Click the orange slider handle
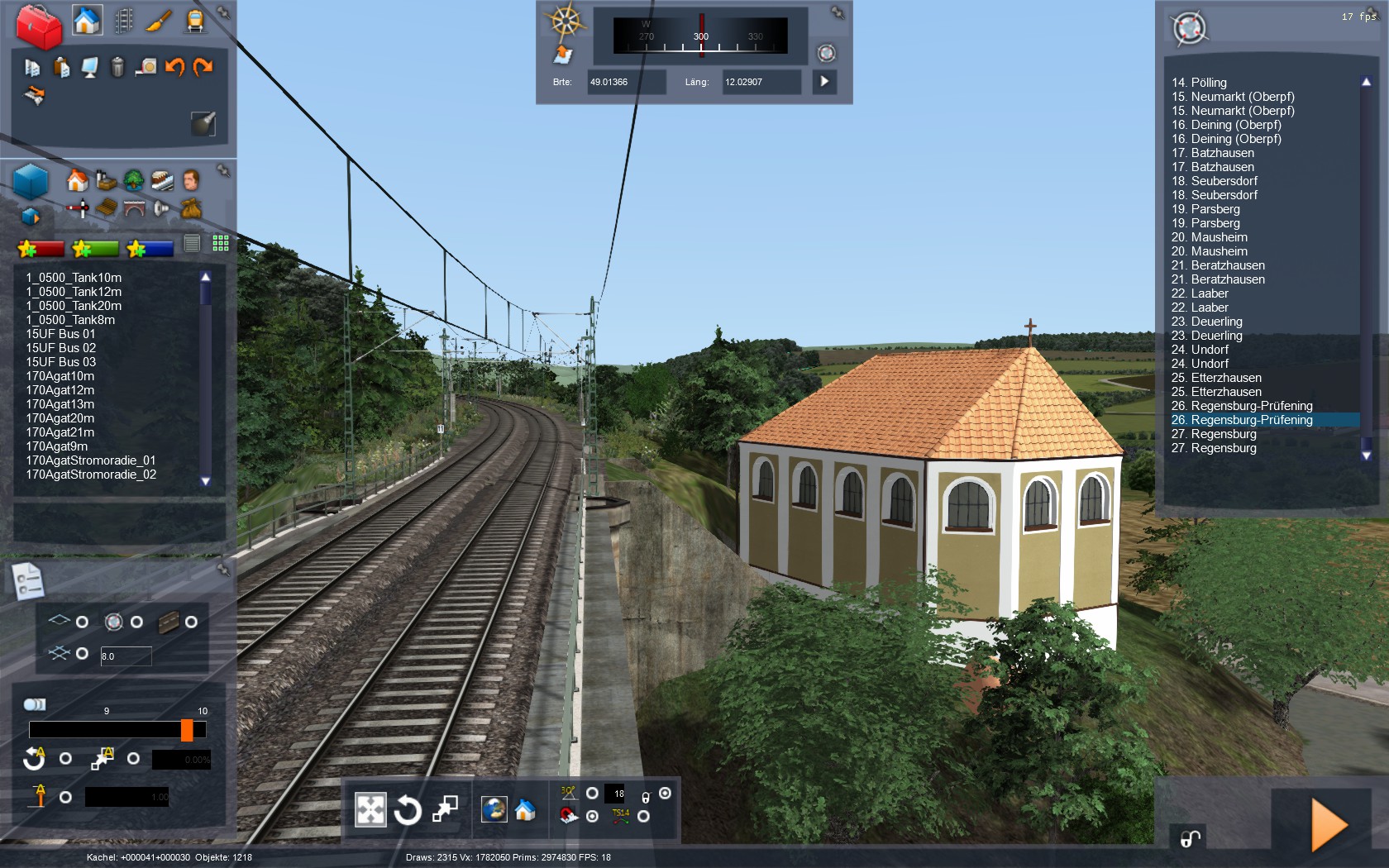The width and height of the screenshot is (1389, 868). point(187,730)
